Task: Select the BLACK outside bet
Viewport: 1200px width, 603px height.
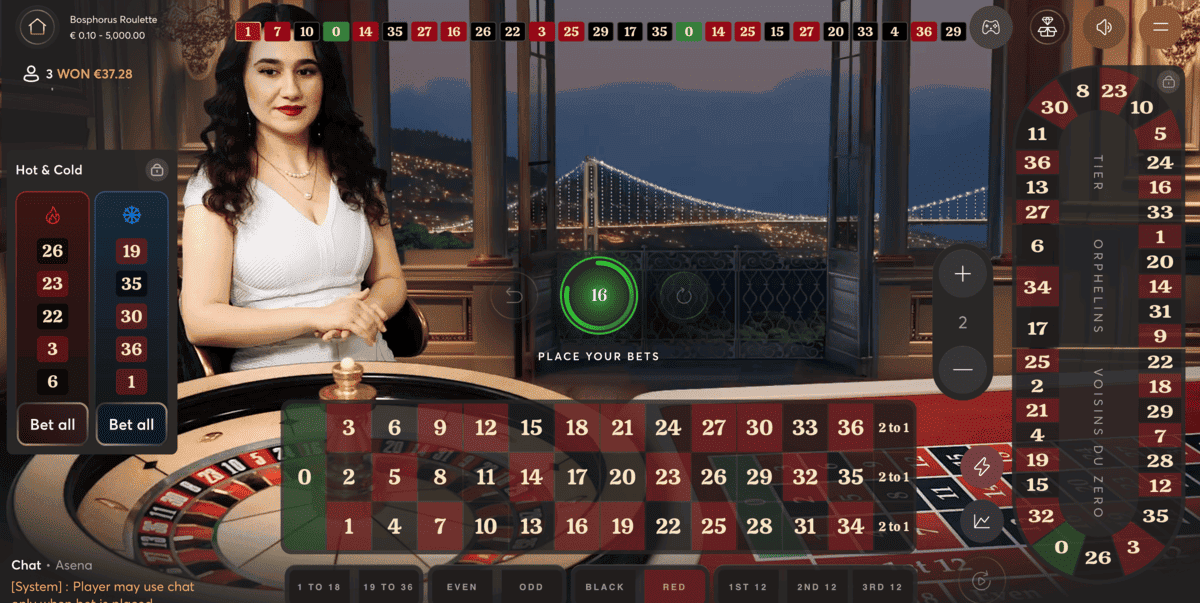Action: click(x=604, y=587)
